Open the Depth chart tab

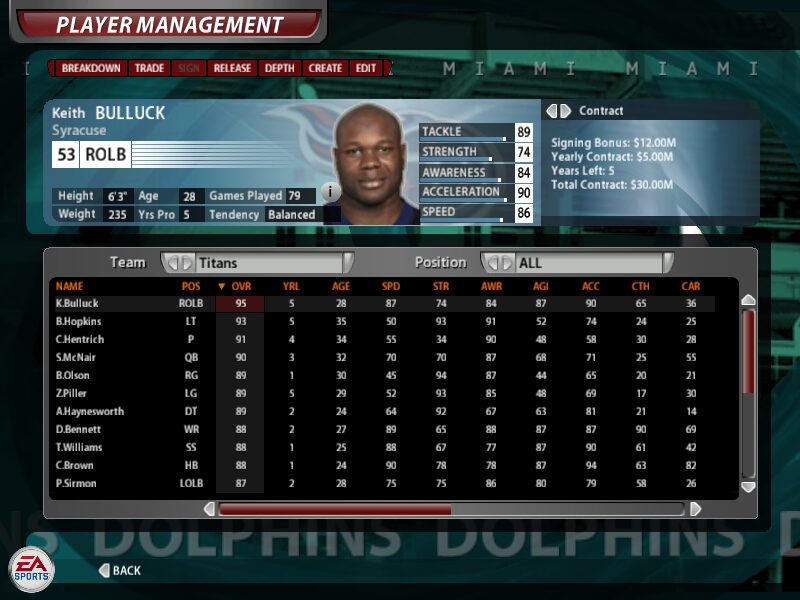coord(280,68)
